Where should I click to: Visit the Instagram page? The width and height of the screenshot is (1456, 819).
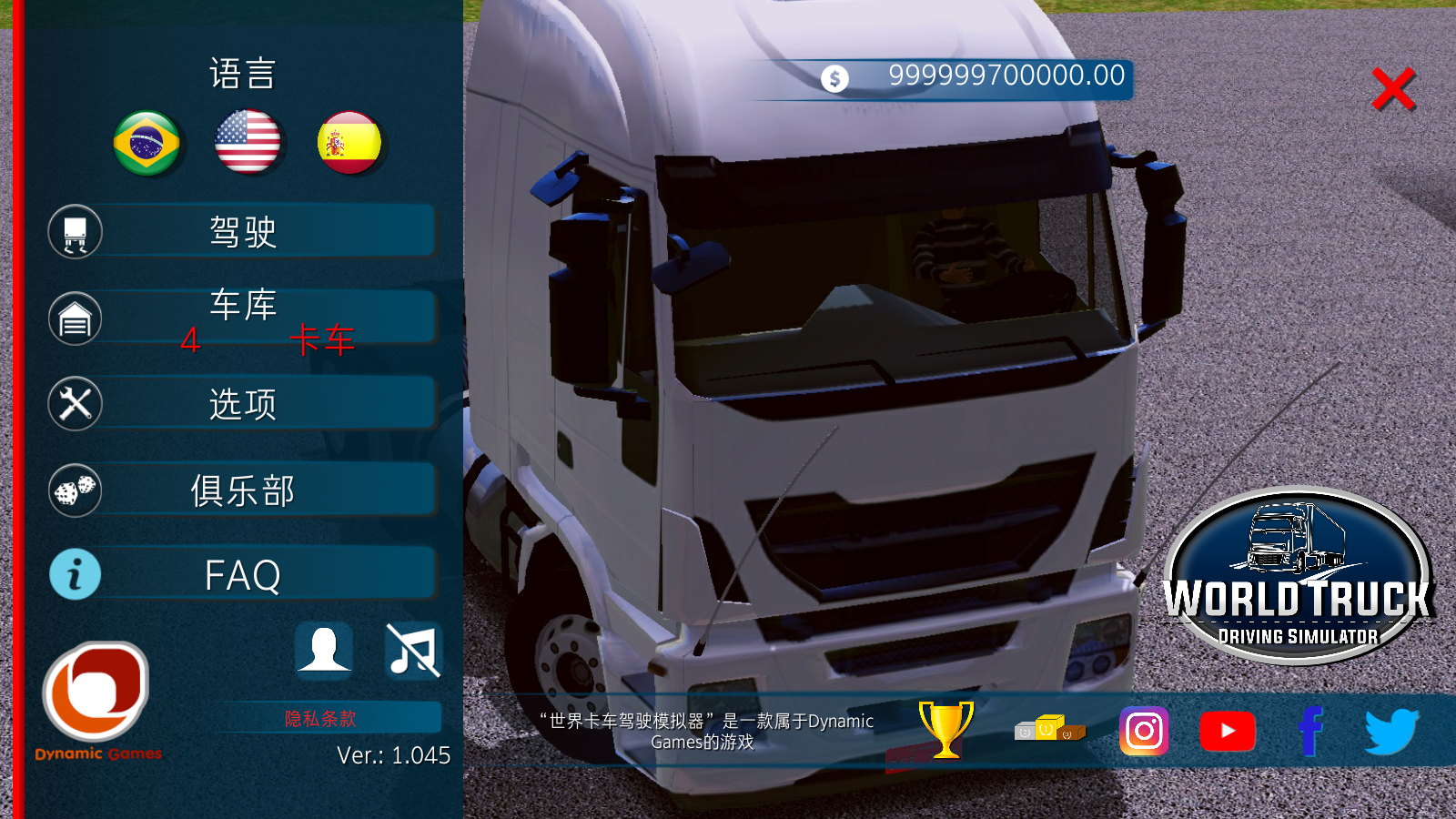tap(1144, 731)
